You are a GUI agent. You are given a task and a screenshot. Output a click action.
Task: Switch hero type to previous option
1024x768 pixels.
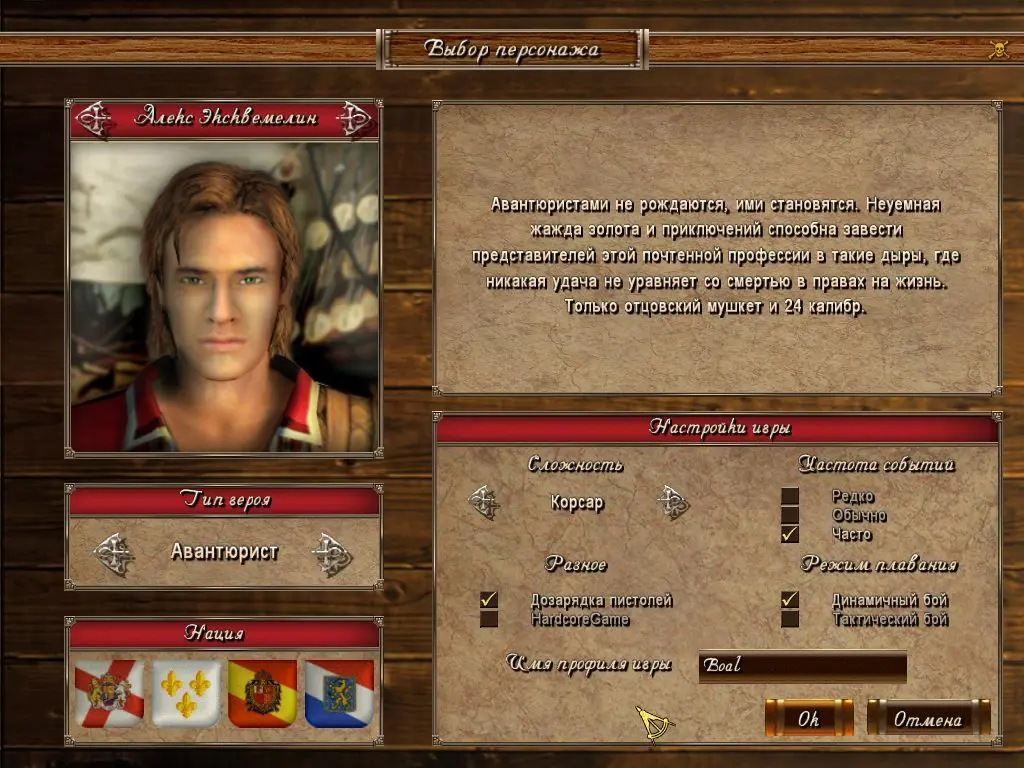[x=114, y=553]
